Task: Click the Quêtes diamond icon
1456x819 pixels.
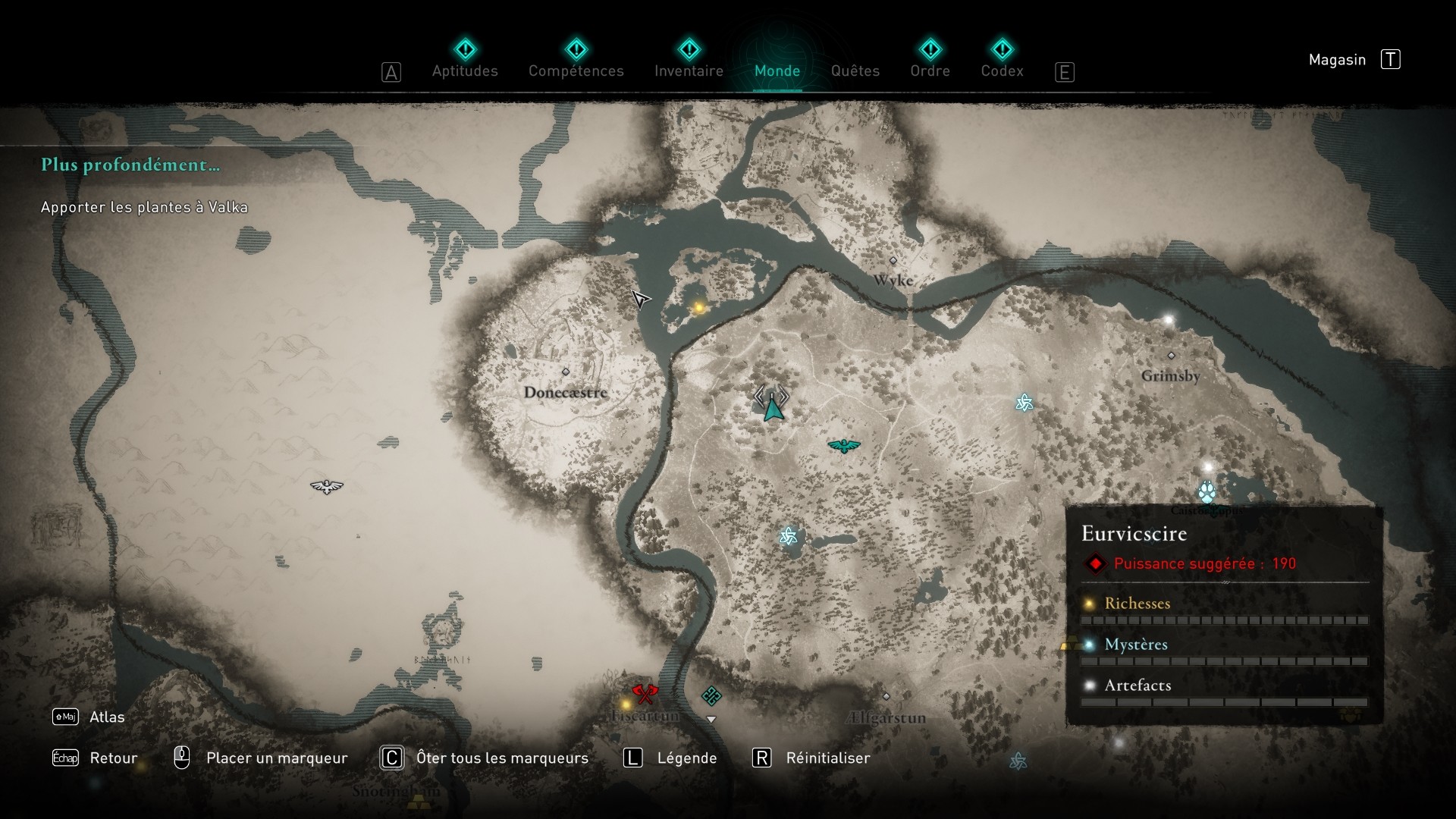Action: click(855, 50)
